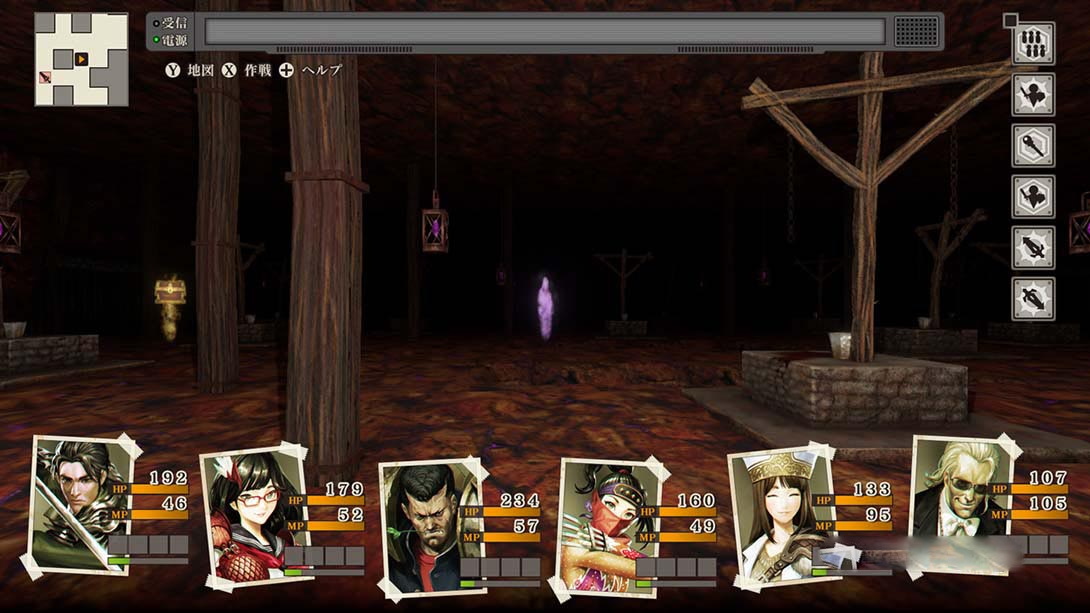Viewport: 1090px width, 613px height.
Task: Click the speaker grille on message bar
Action: point(916,31)
